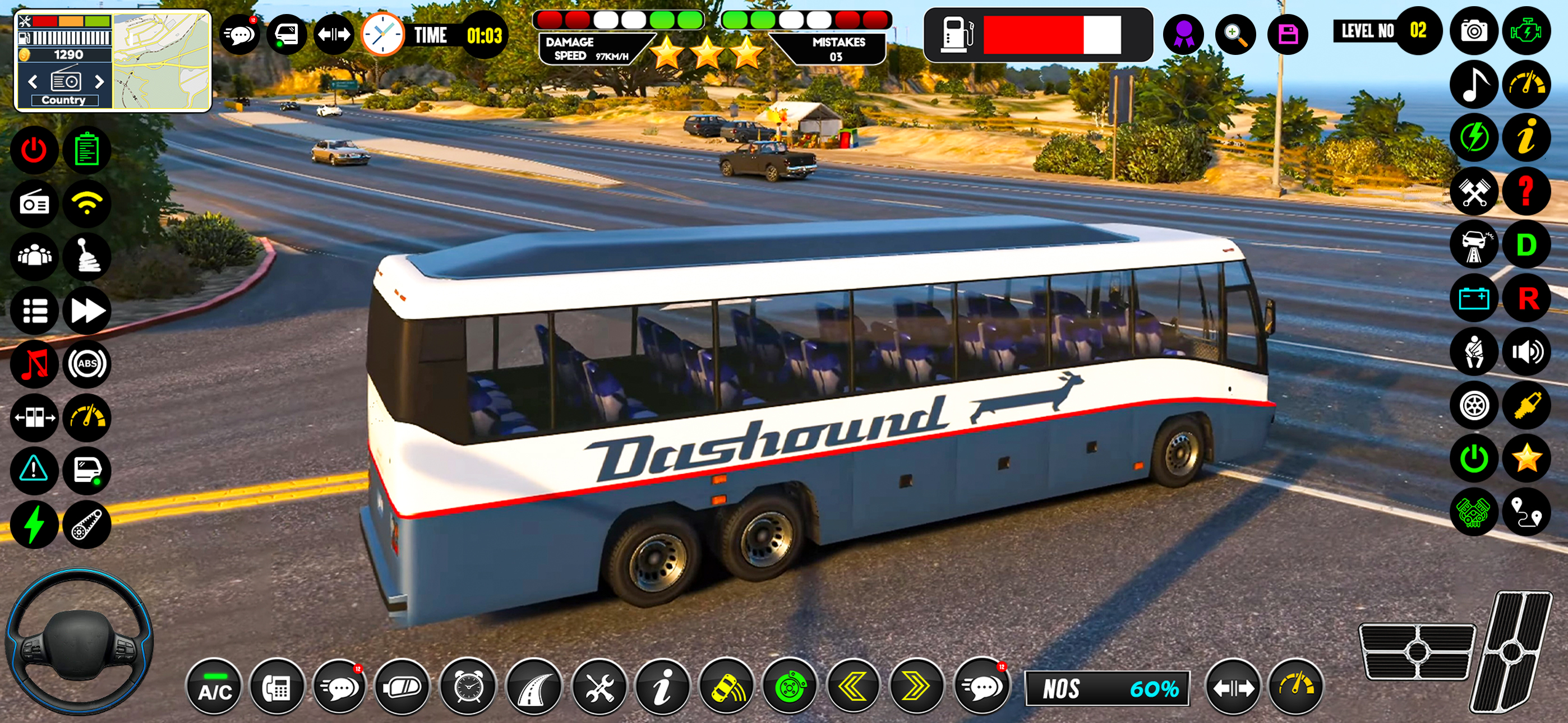Viewport: 1568px width, 723px height.
Task: Turn on the hazard warning triangle
Action: click(34, 470)
